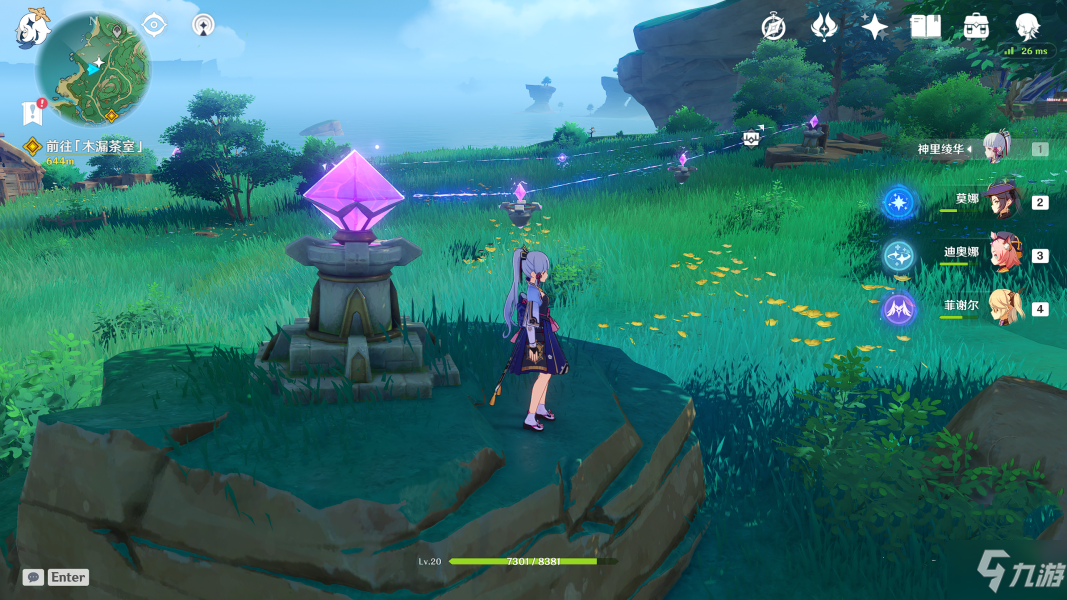The width and height of the screenshot is (1067, 600).
Task: Open the winged battle pass icon
Action: (824, 27)
